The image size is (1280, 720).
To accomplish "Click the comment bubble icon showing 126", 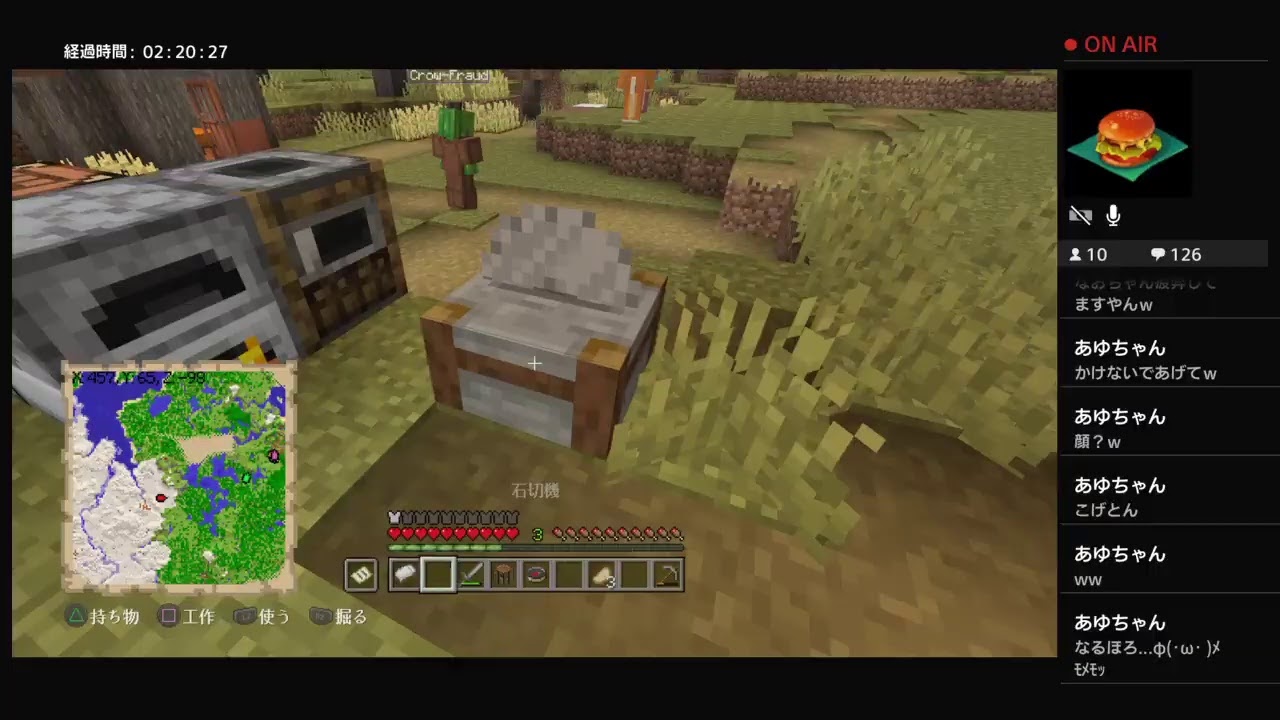I will 1158,254.
